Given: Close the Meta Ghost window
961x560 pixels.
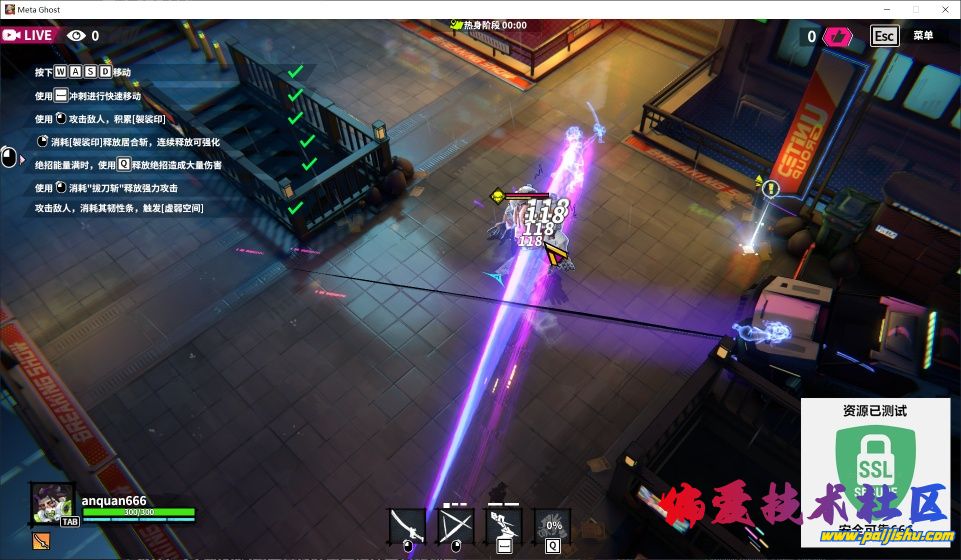Looking at the screenshot, I should [x=943, y=9].
